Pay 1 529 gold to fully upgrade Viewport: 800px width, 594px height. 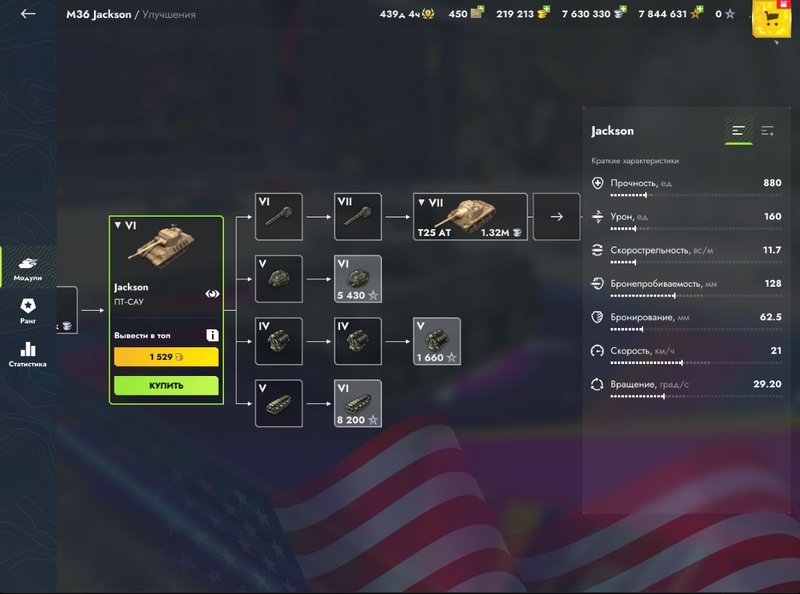[166, 357]
